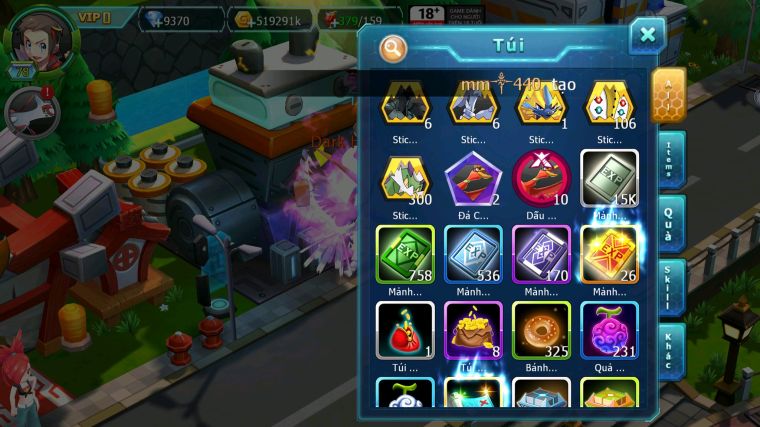
Task: Open the inventory search magnifier
Action: (x=394, y=47)
